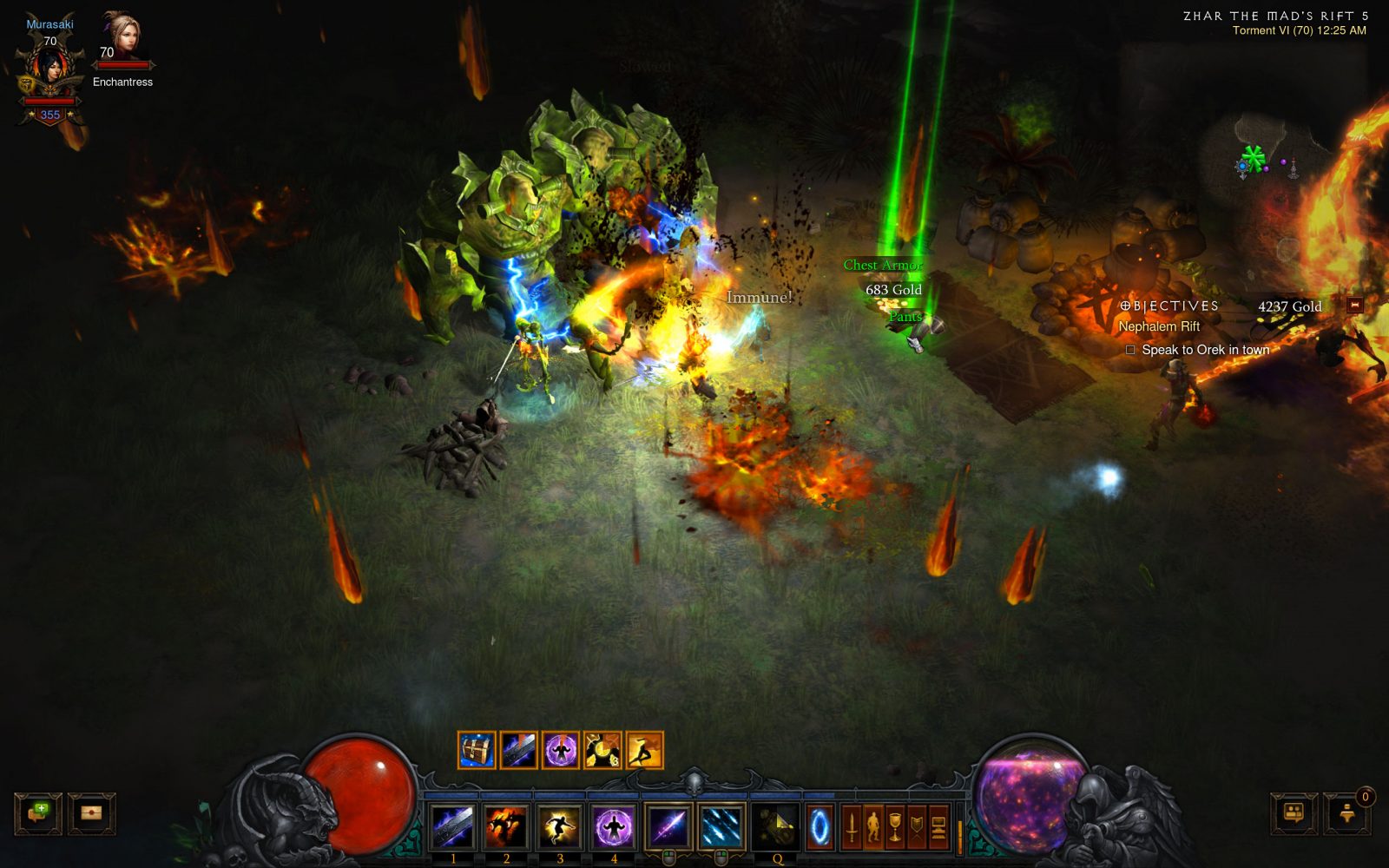Open the paragon chevron button
This screenshot has width=1389, height=868.
pos(917,826)
